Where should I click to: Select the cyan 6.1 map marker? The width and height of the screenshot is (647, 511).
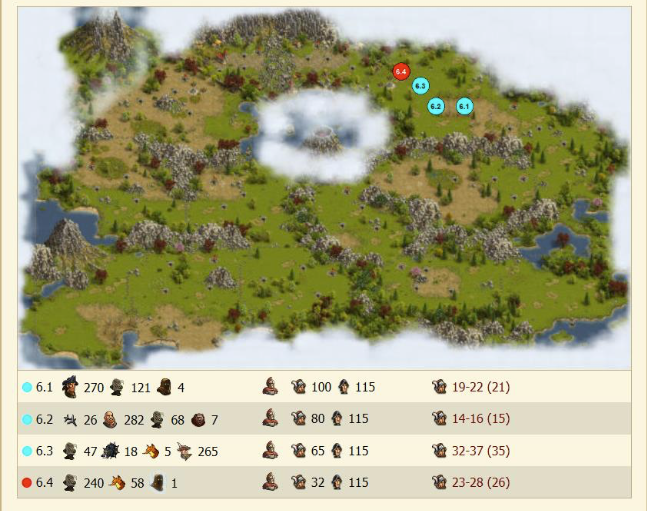coord(464,105)
